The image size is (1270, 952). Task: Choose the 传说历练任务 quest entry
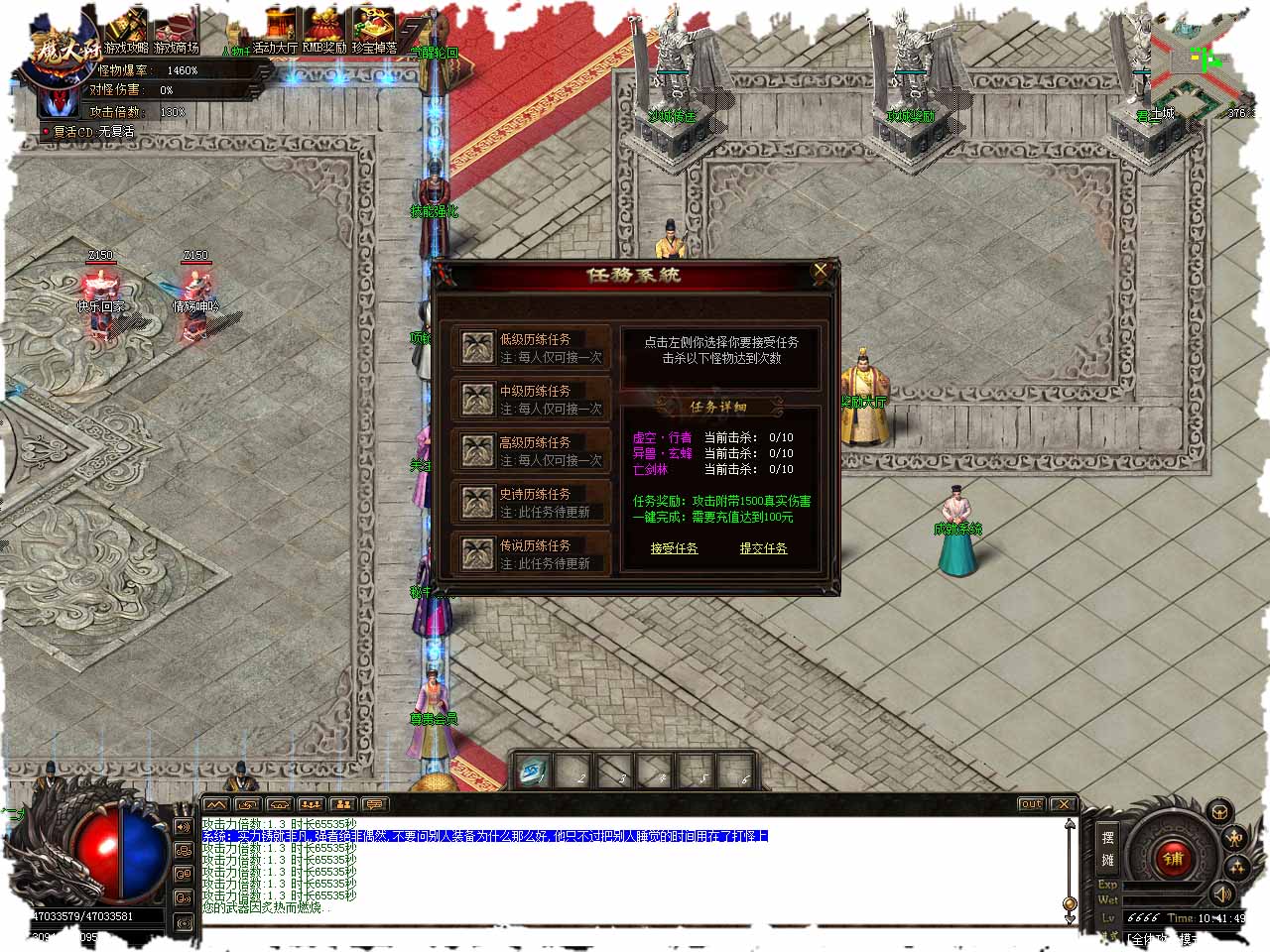pyautogui.click(x=531, y=554)
